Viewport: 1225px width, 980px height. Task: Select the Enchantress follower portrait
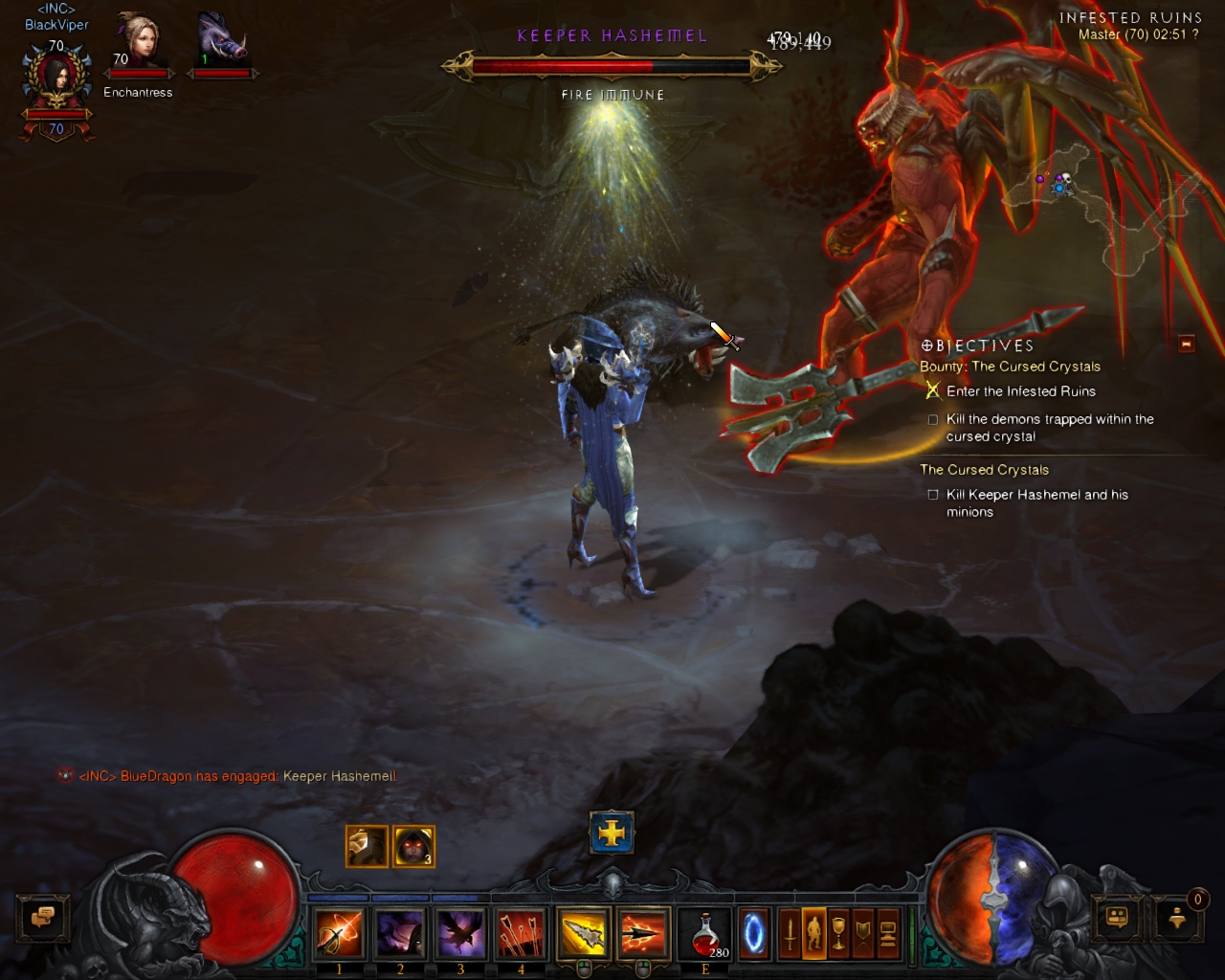pyautogui.click(x=139, y=43)
